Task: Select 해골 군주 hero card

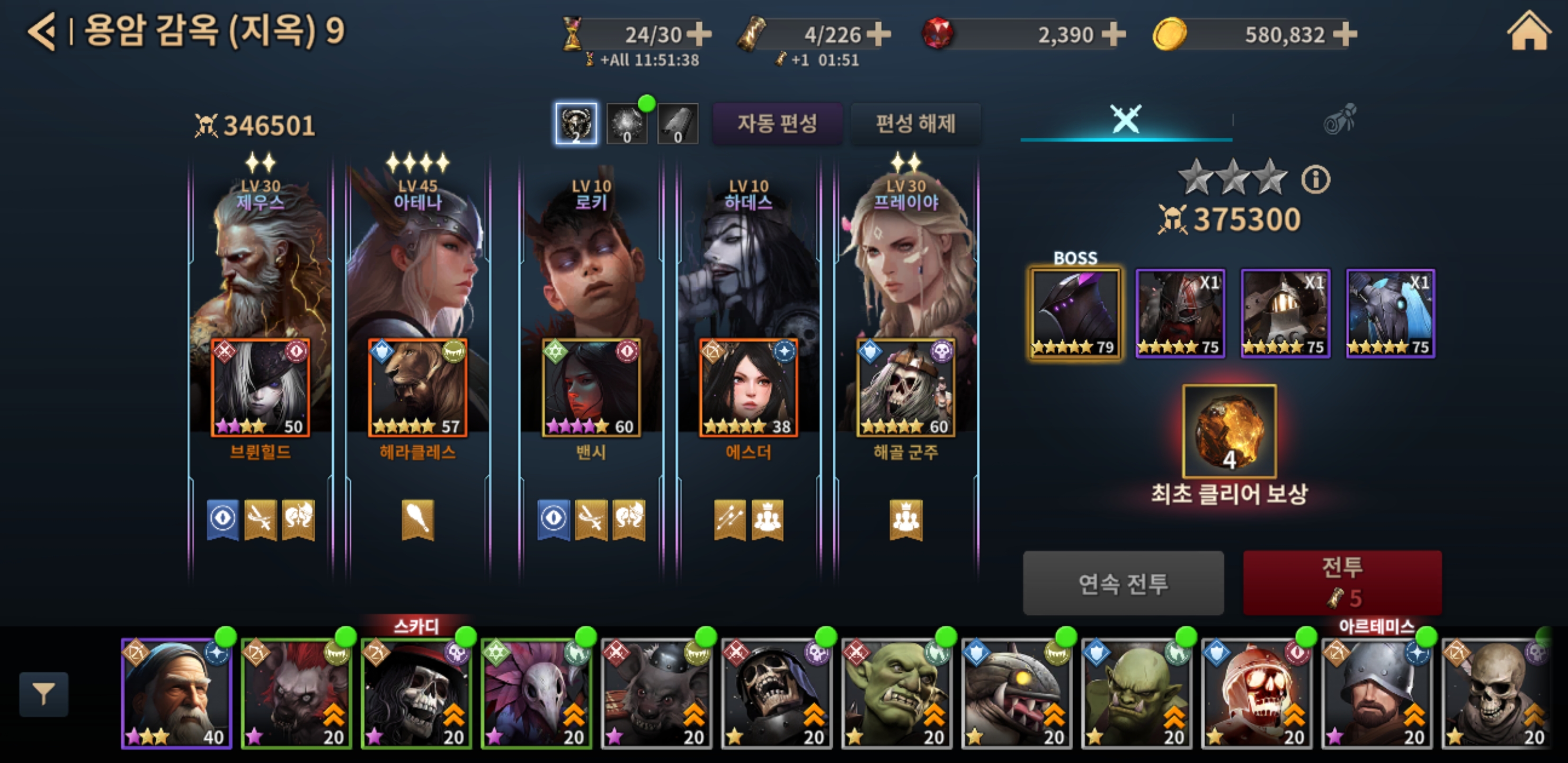Action: (x=906, y=387)
